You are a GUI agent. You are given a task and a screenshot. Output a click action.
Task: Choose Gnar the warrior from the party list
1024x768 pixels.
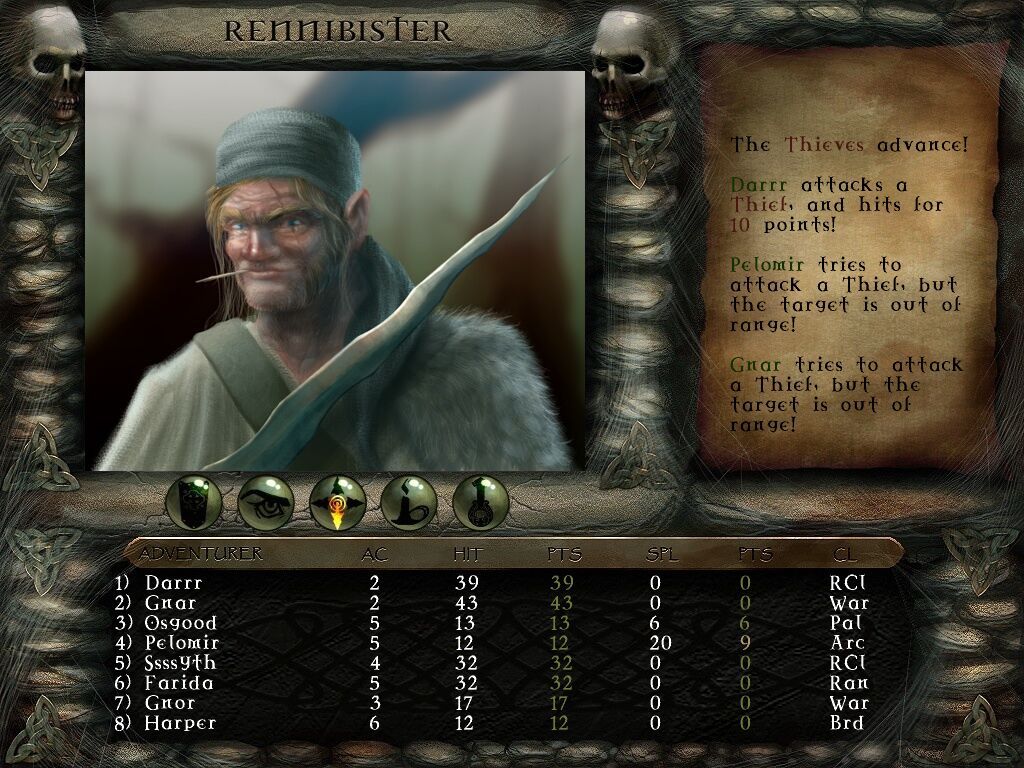(170, 603)
